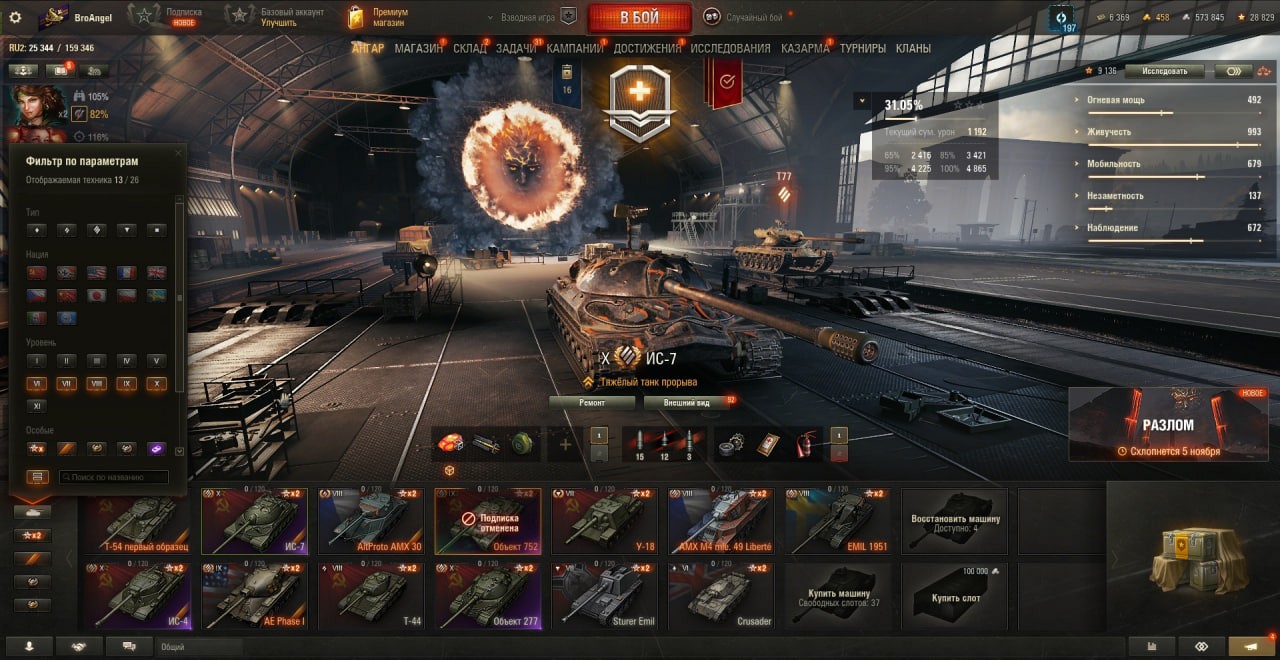Switch to the МАГАЗИН tab
The image size is (1280, 660).
click(x=418, y=48)
